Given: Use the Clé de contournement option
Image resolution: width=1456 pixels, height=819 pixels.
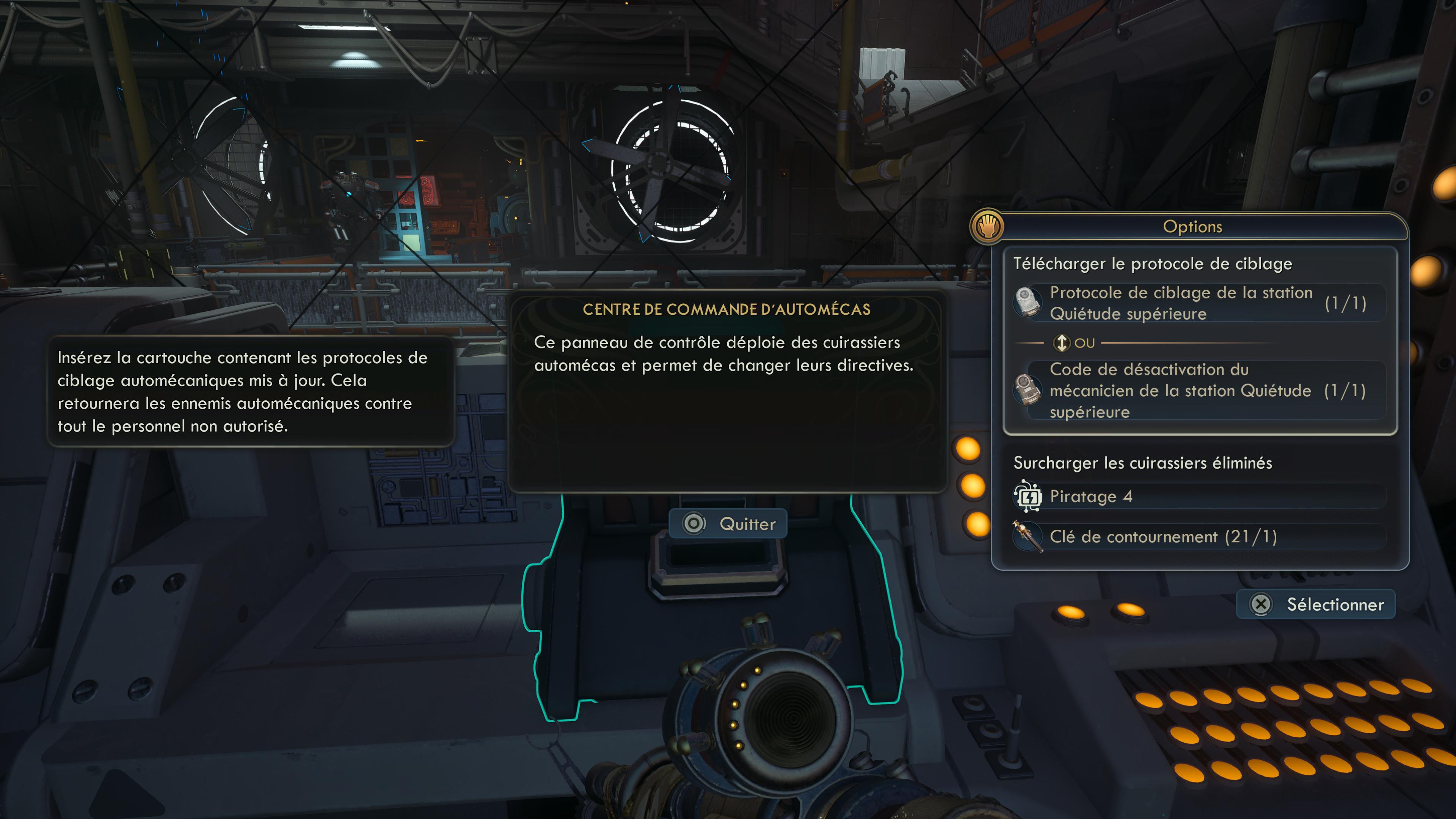Looking at the screenshot, I should [1198, 537].
